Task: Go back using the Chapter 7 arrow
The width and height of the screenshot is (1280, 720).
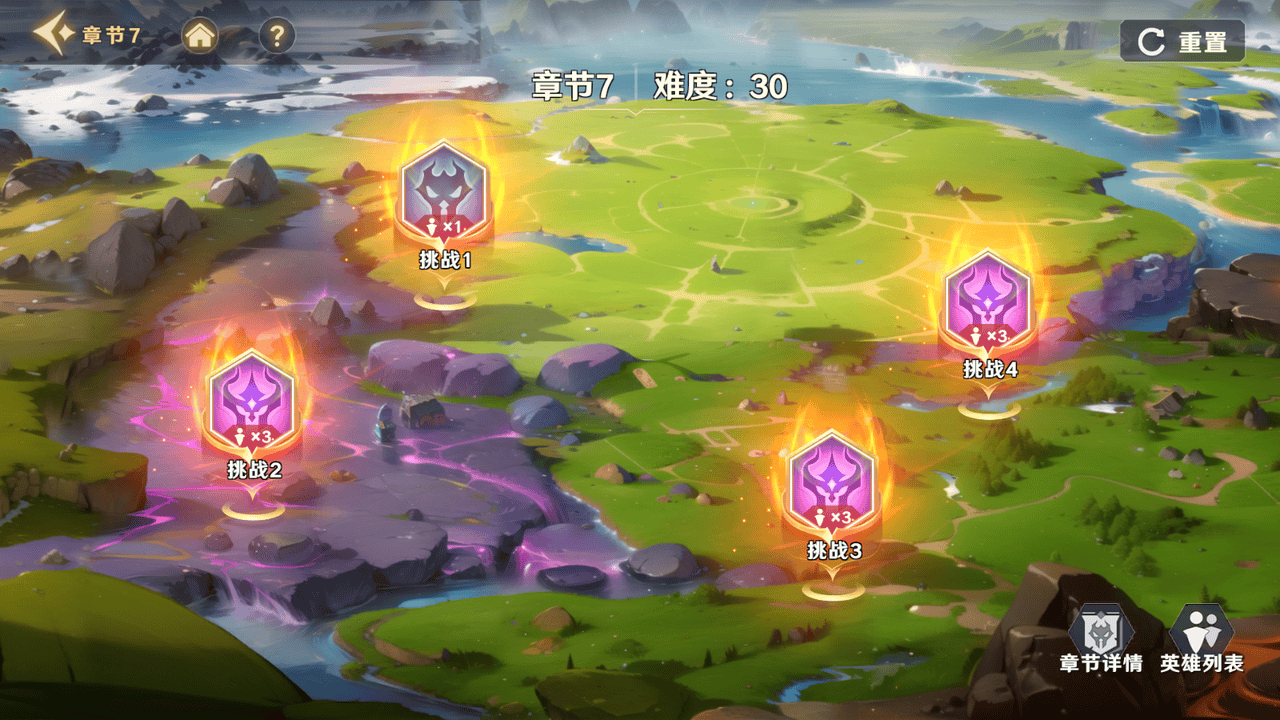Action: tap(50, 36)
